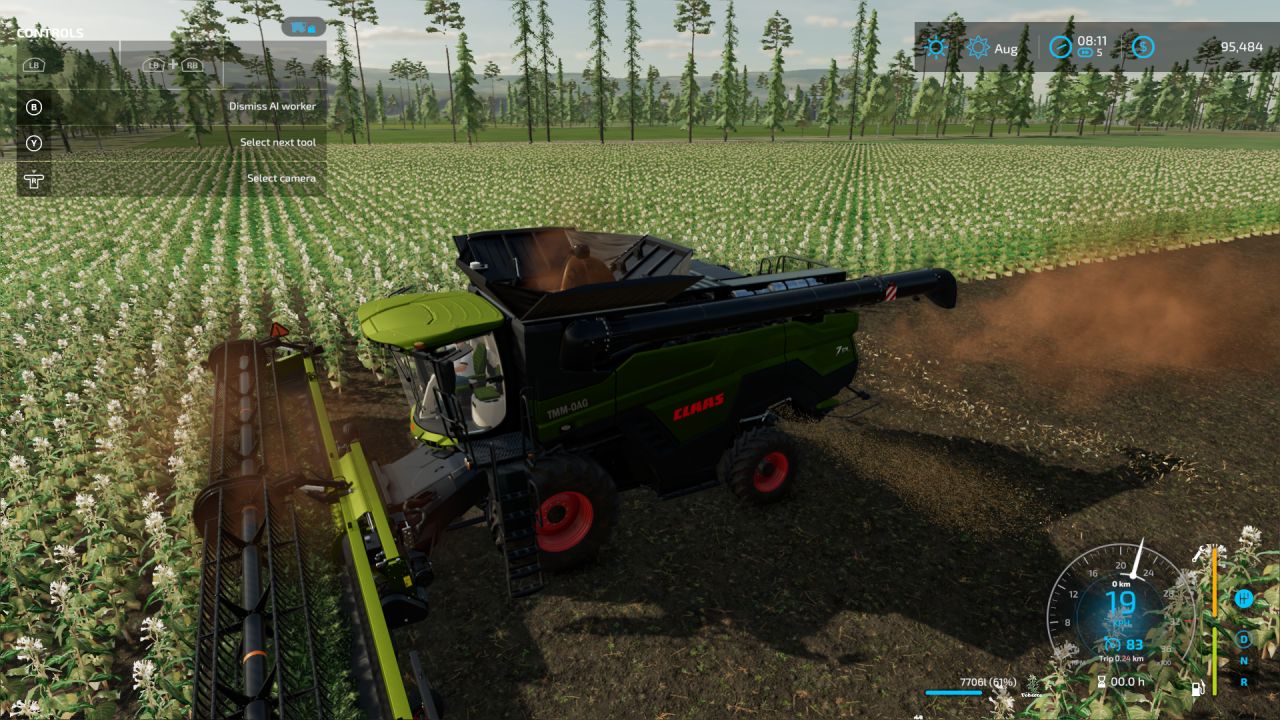Image resolution: width=1280 pixels, height=720 pixels.
Task: Click the blue clock speedometer icon
Action: 1058,47
